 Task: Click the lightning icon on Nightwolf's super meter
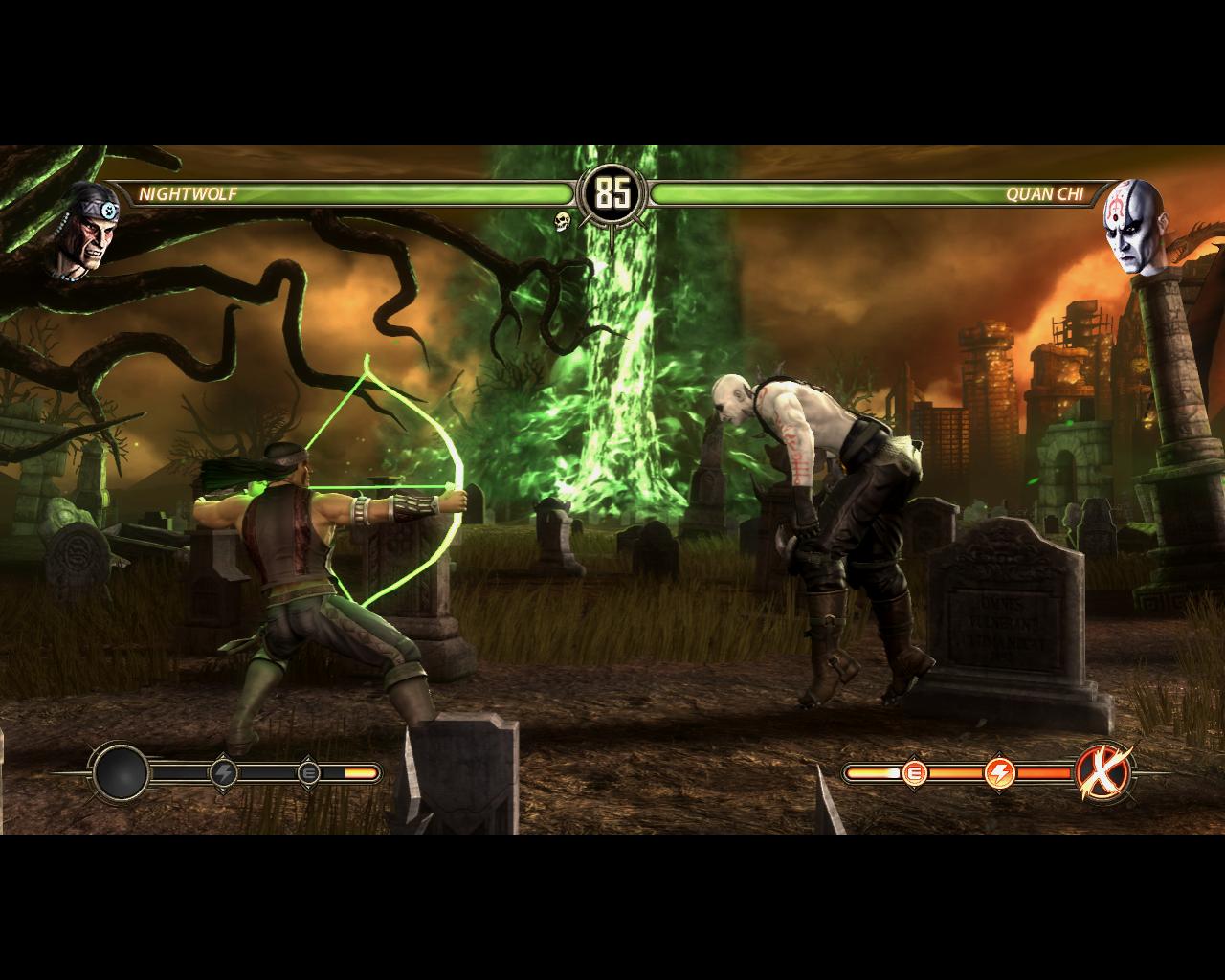pyautogui.click(x=224, y=772)
